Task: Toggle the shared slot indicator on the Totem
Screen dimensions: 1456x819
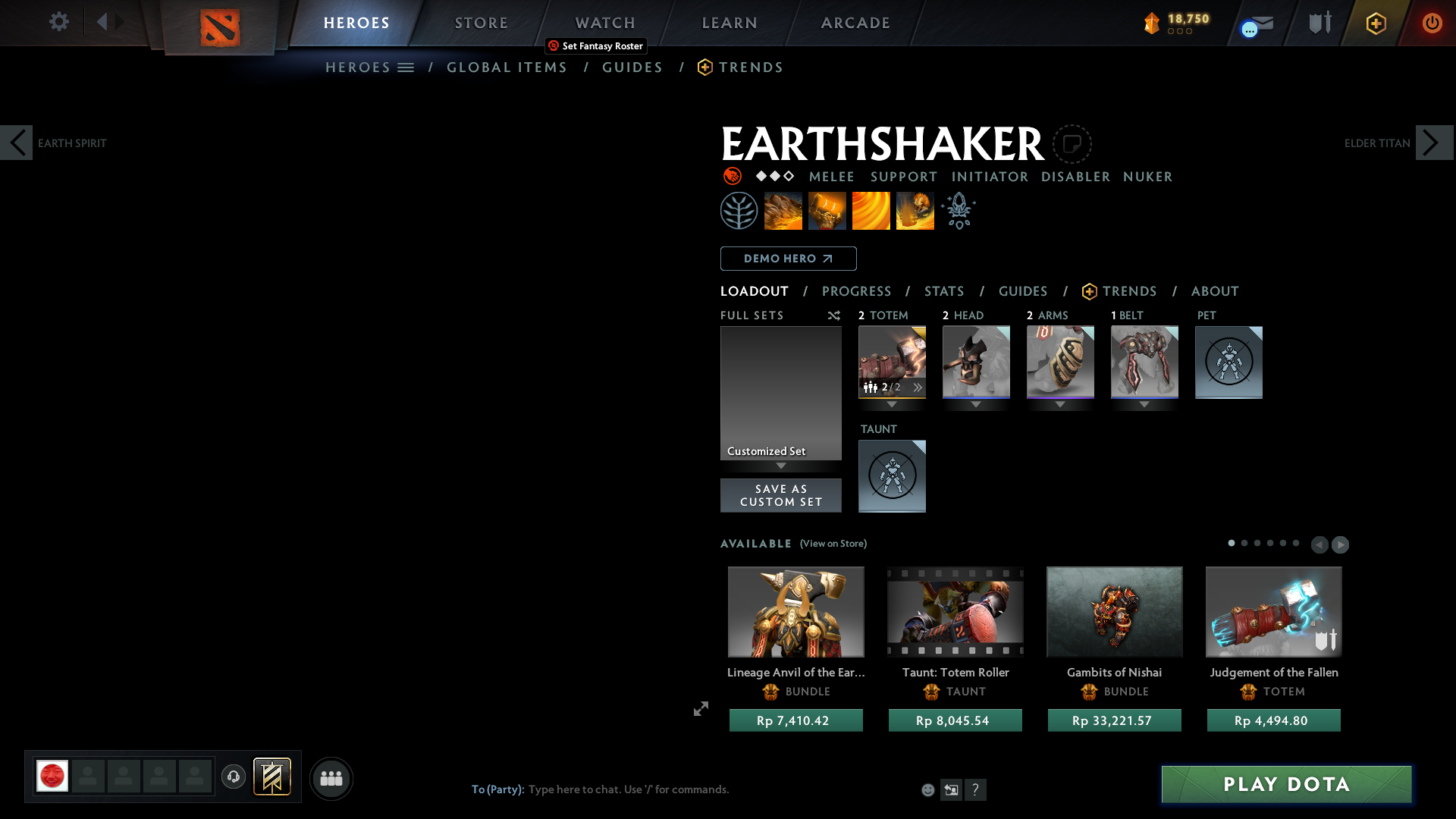Action: point(874,387)
